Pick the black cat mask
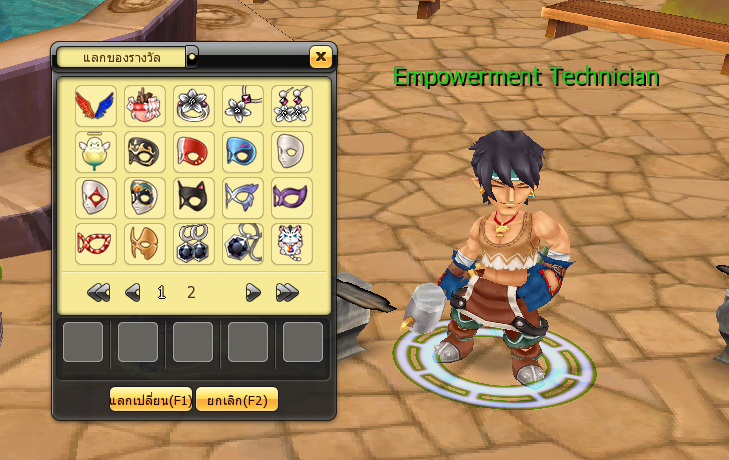 194,197
